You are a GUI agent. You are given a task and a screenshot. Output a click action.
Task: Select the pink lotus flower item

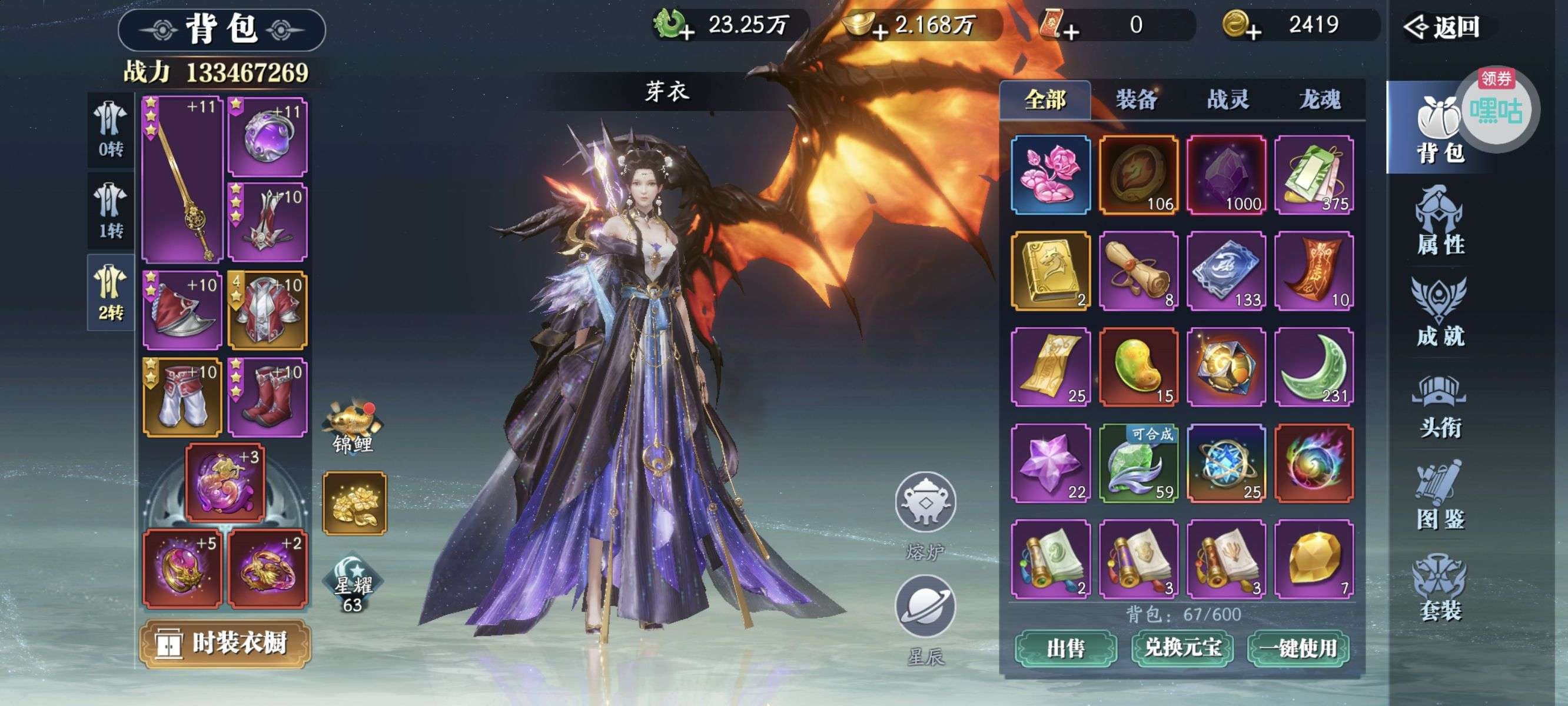[x=1051, y=175]
